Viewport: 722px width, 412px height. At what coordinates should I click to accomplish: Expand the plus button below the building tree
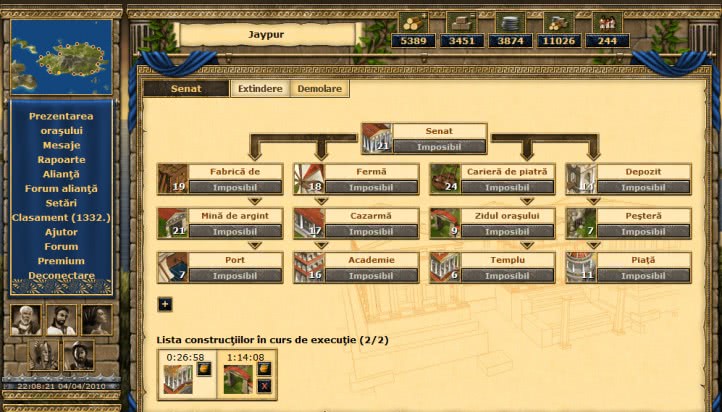coord(165,304)
